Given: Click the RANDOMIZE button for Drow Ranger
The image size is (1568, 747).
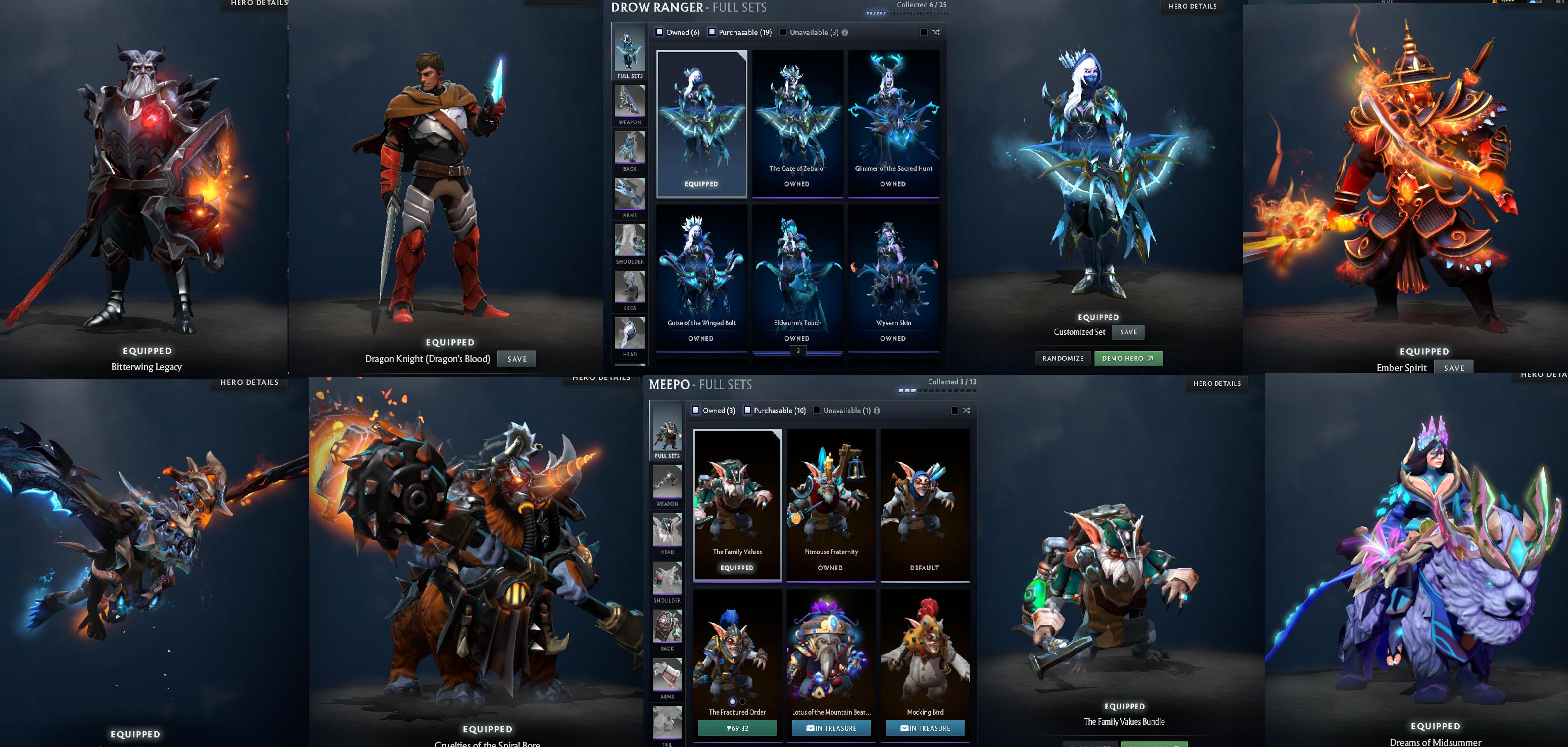Looking at the screenshot, I should coord(1063,358).
